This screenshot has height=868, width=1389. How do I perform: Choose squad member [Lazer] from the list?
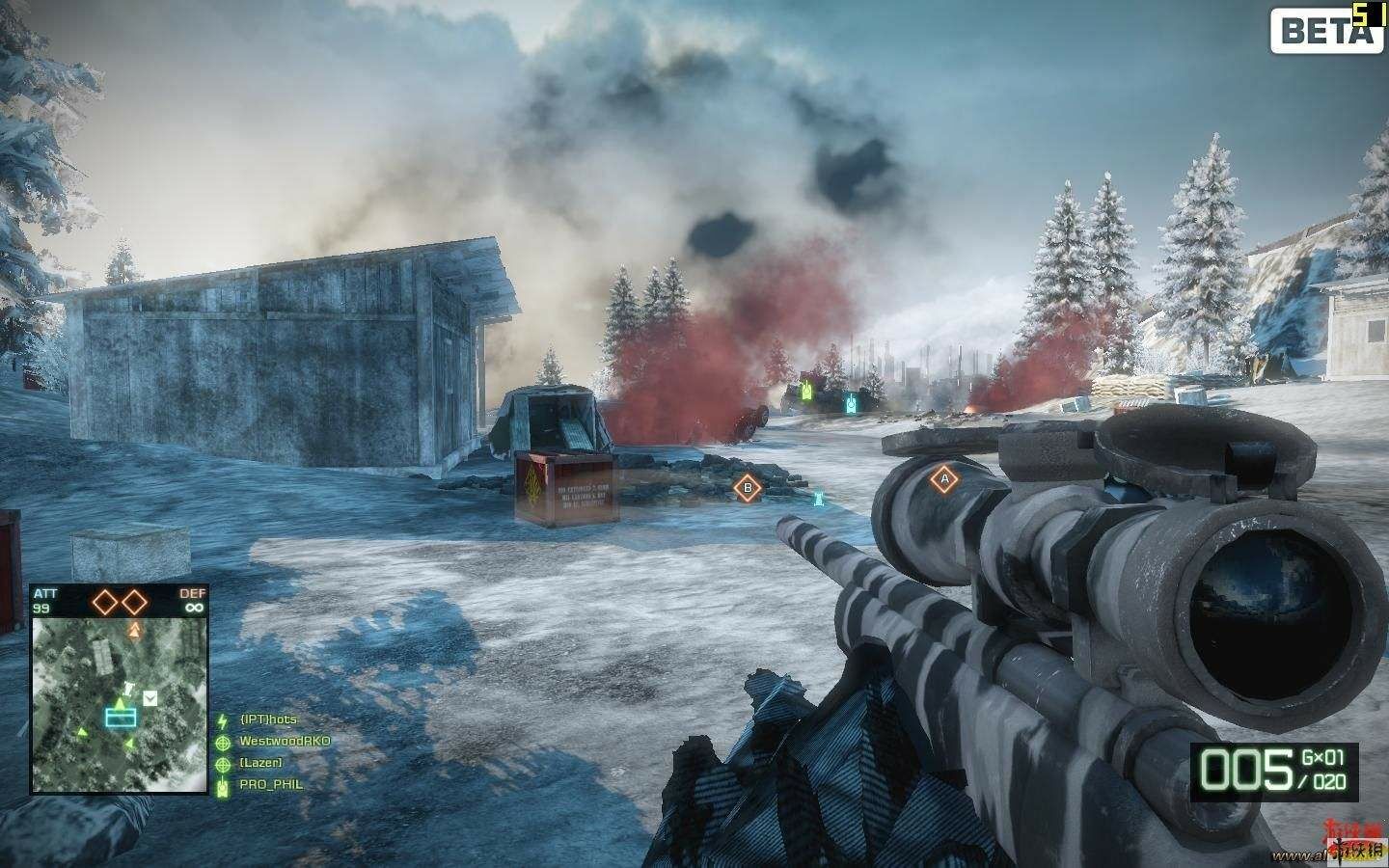[x=260, y=763]
